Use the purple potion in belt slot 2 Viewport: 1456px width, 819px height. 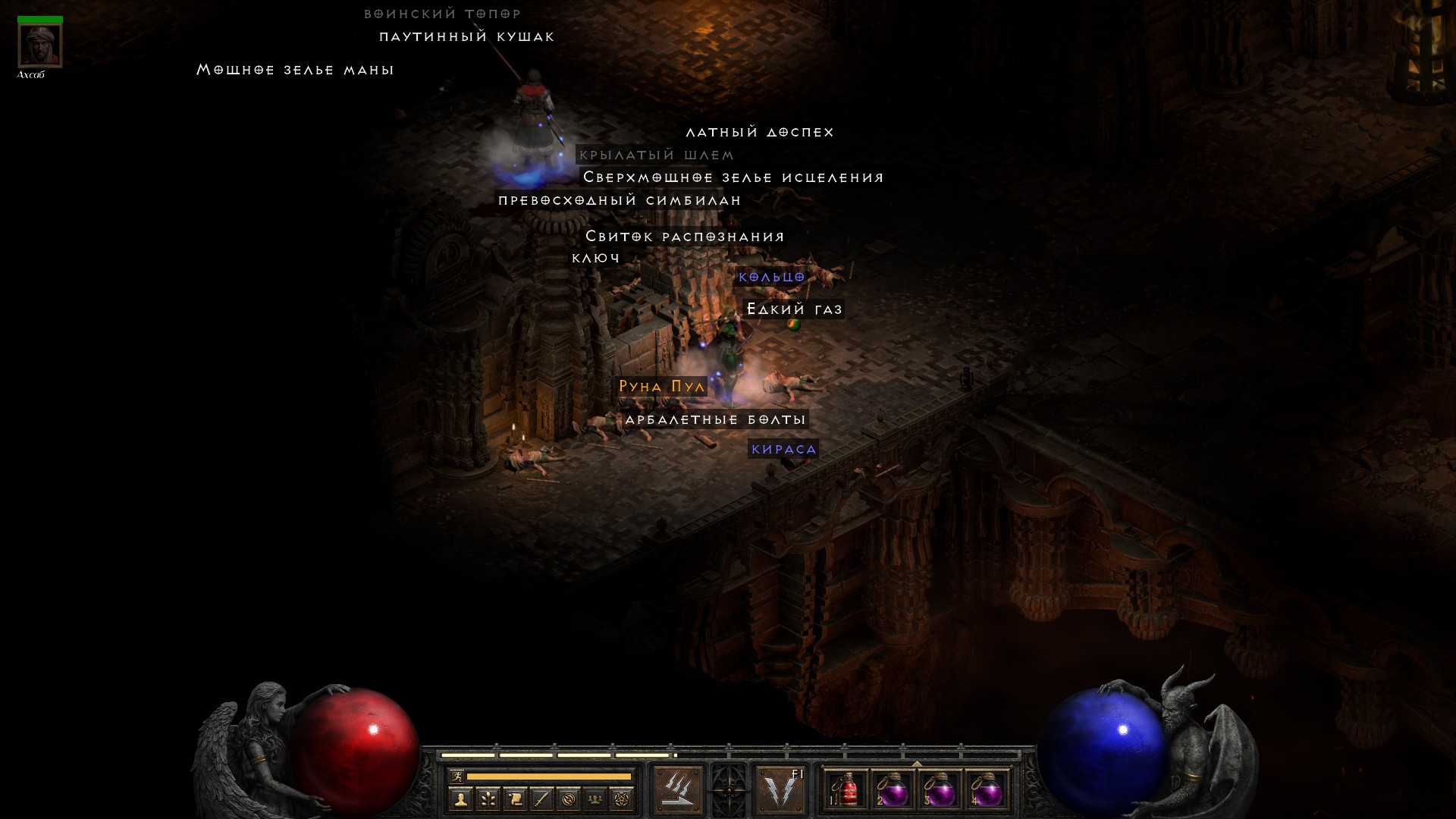893,790
